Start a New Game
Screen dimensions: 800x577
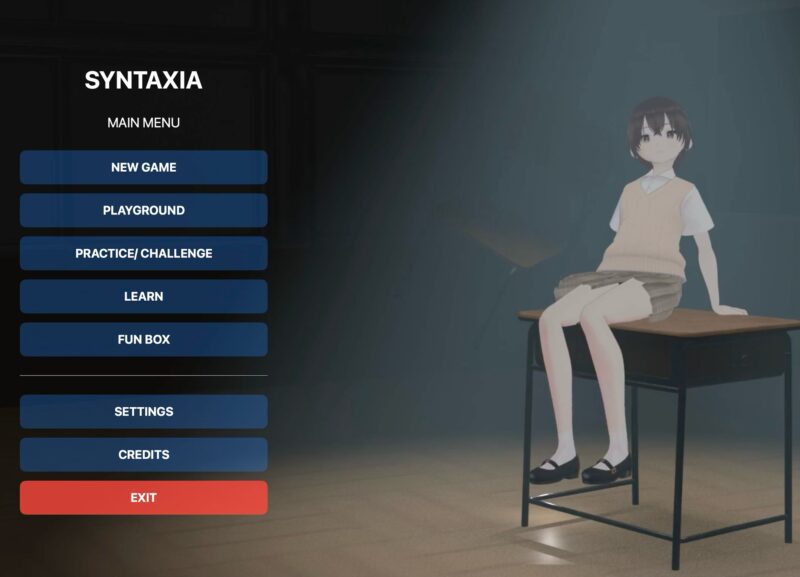click(x=143, y=167)
